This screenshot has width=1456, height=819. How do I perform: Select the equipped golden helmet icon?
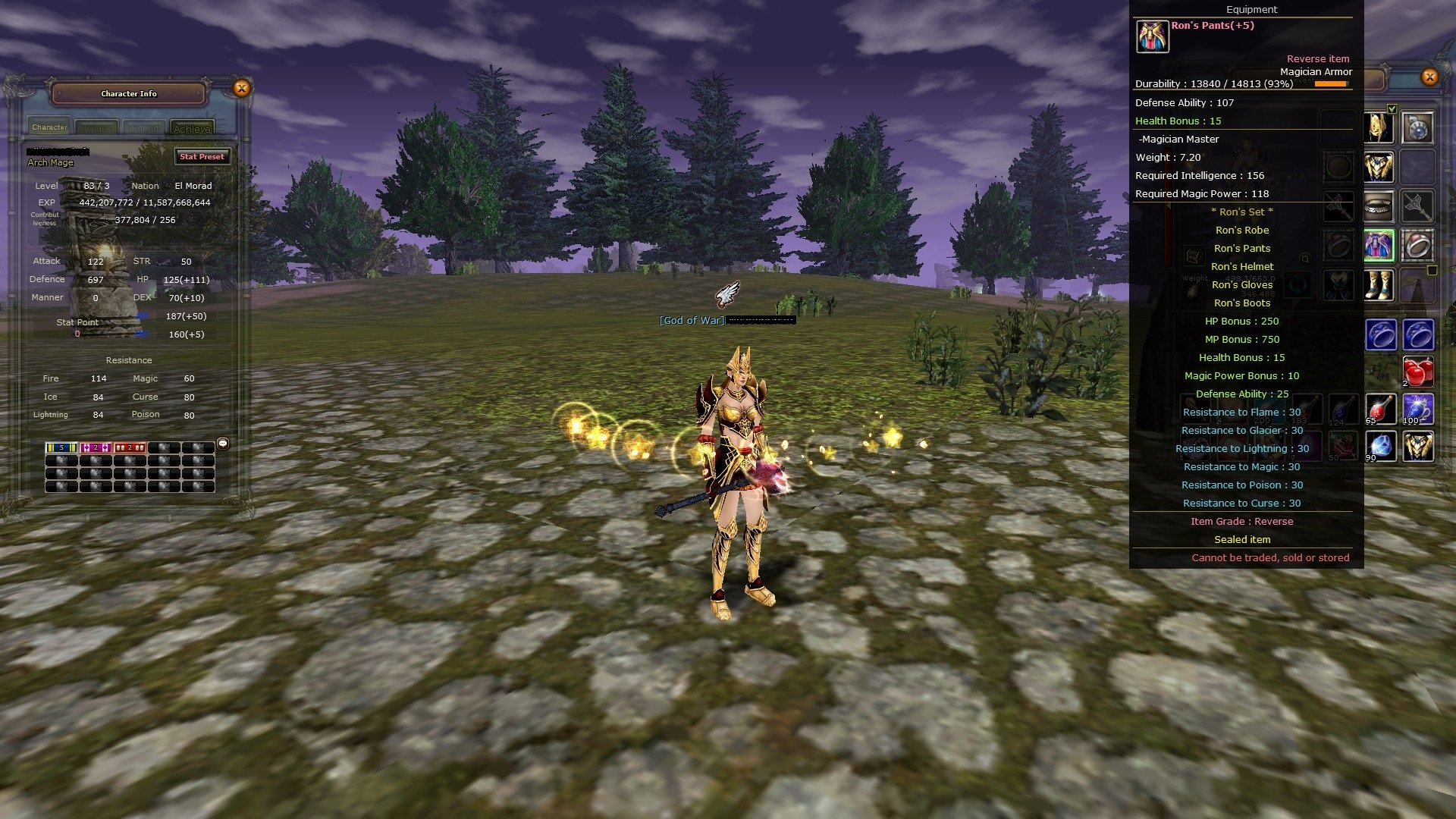(x=1380, y=128)
